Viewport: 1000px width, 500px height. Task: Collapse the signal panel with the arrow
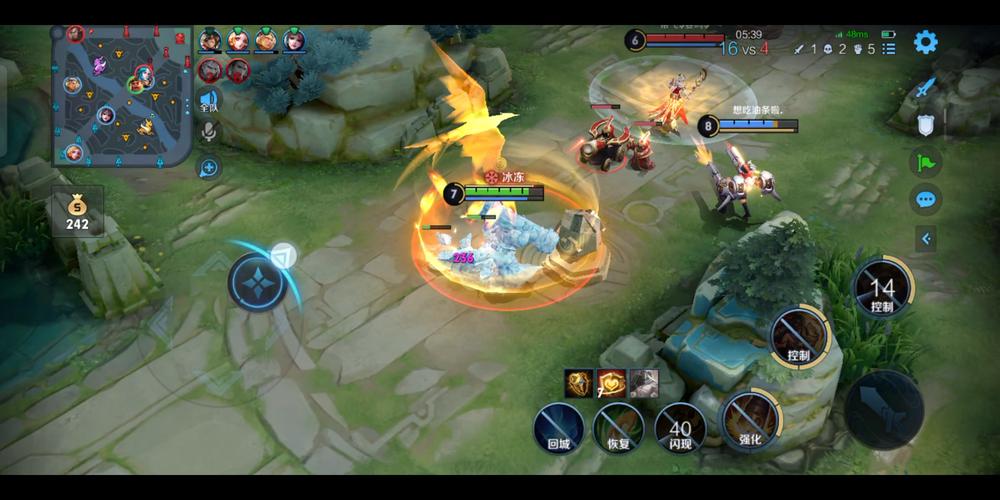tap(926, 238)
